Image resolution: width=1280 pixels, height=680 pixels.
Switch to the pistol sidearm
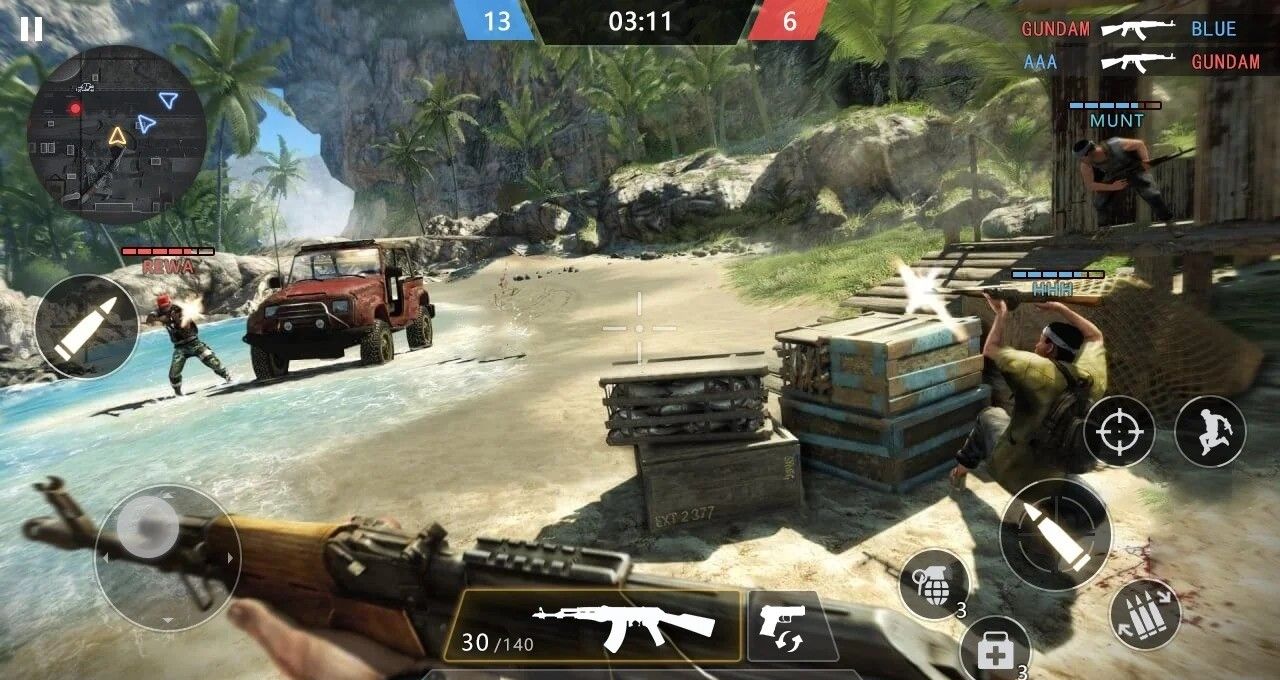[x=792, y=626]
